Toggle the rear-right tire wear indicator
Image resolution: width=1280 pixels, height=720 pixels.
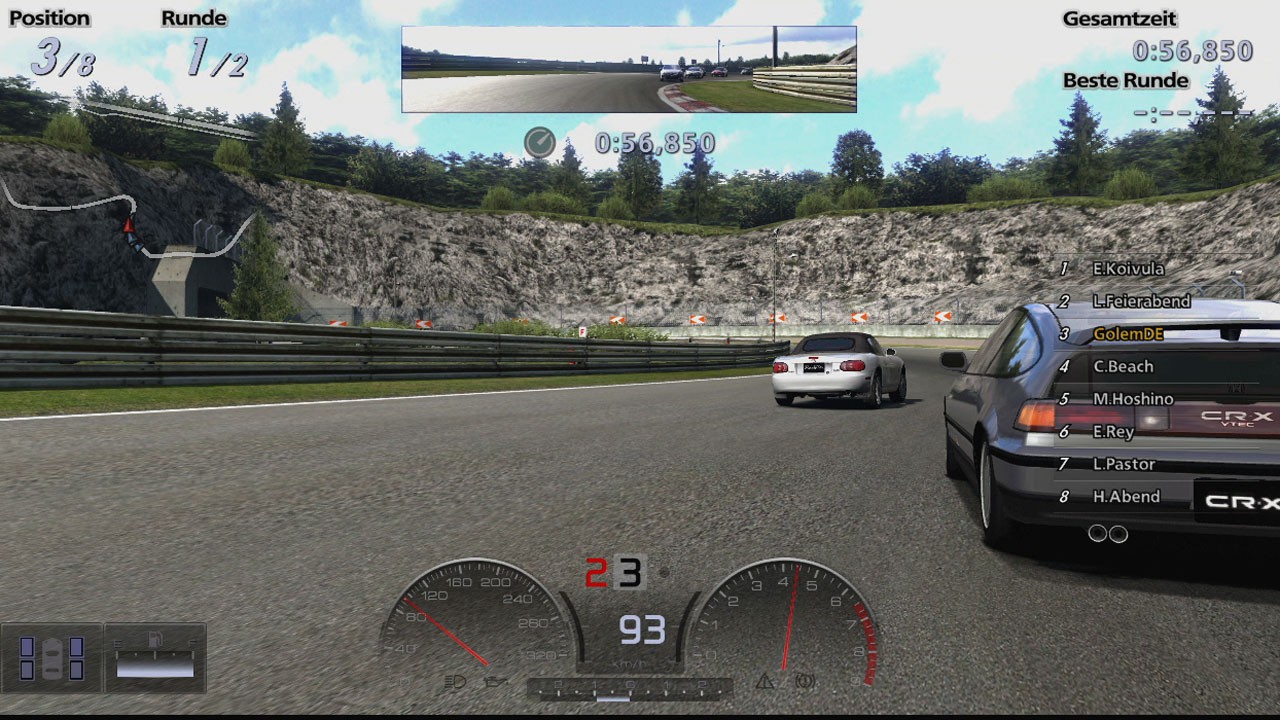click(76, 670)
